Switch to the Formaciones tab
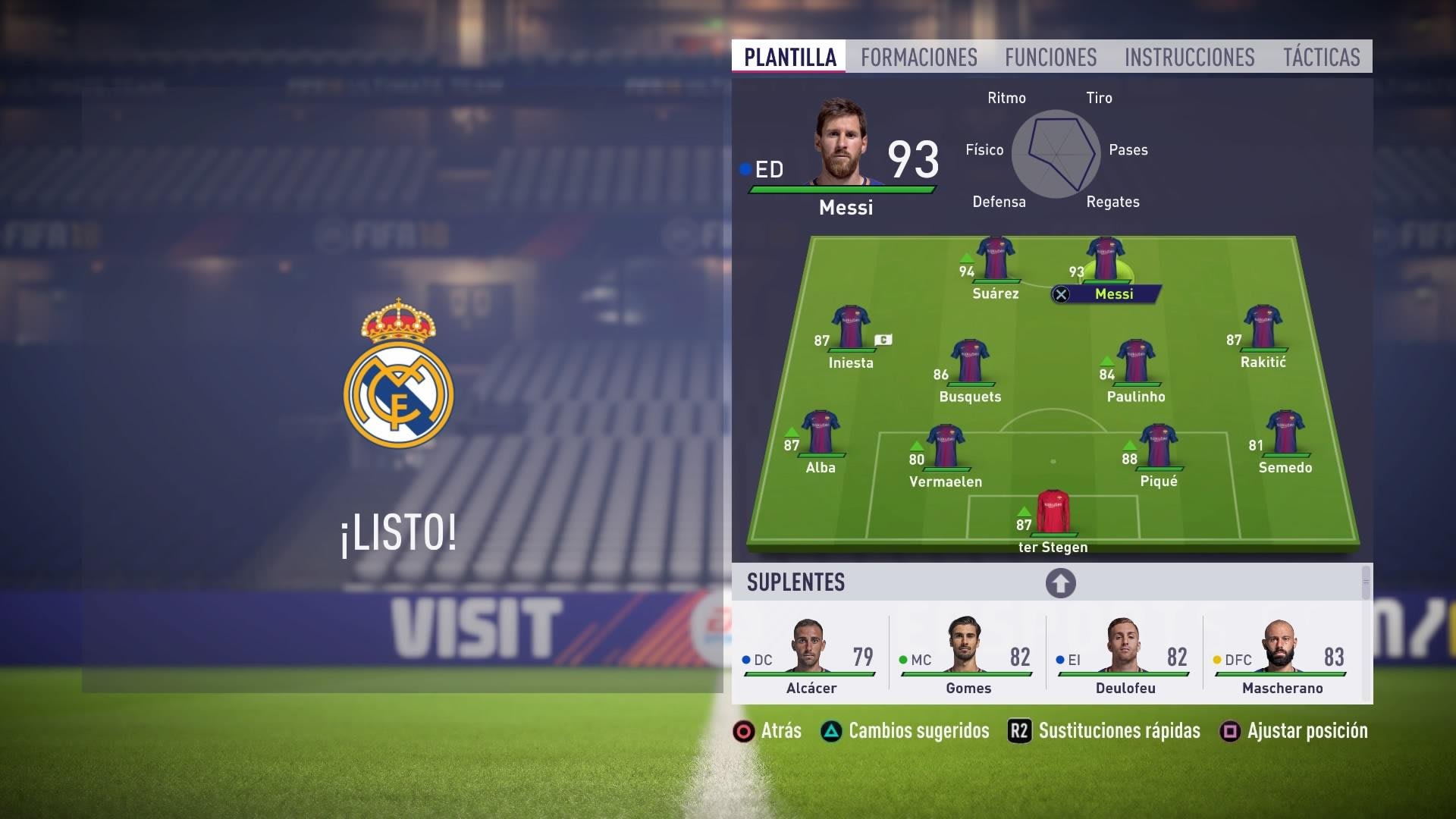The height and width of the screenshot is (819, 1456). pos(918,58)
